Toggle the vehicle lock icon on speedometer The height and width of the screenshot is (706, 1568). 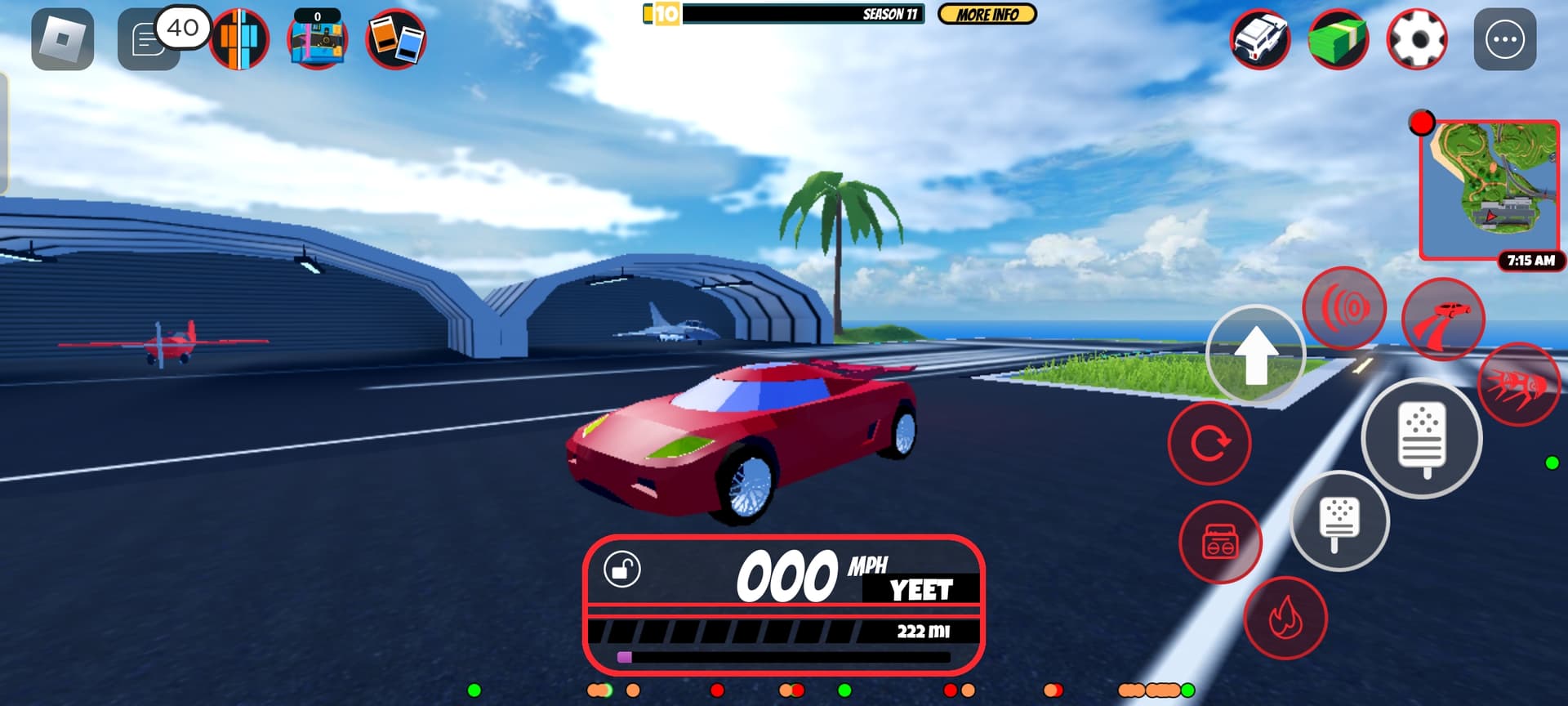tap(622, 569)
